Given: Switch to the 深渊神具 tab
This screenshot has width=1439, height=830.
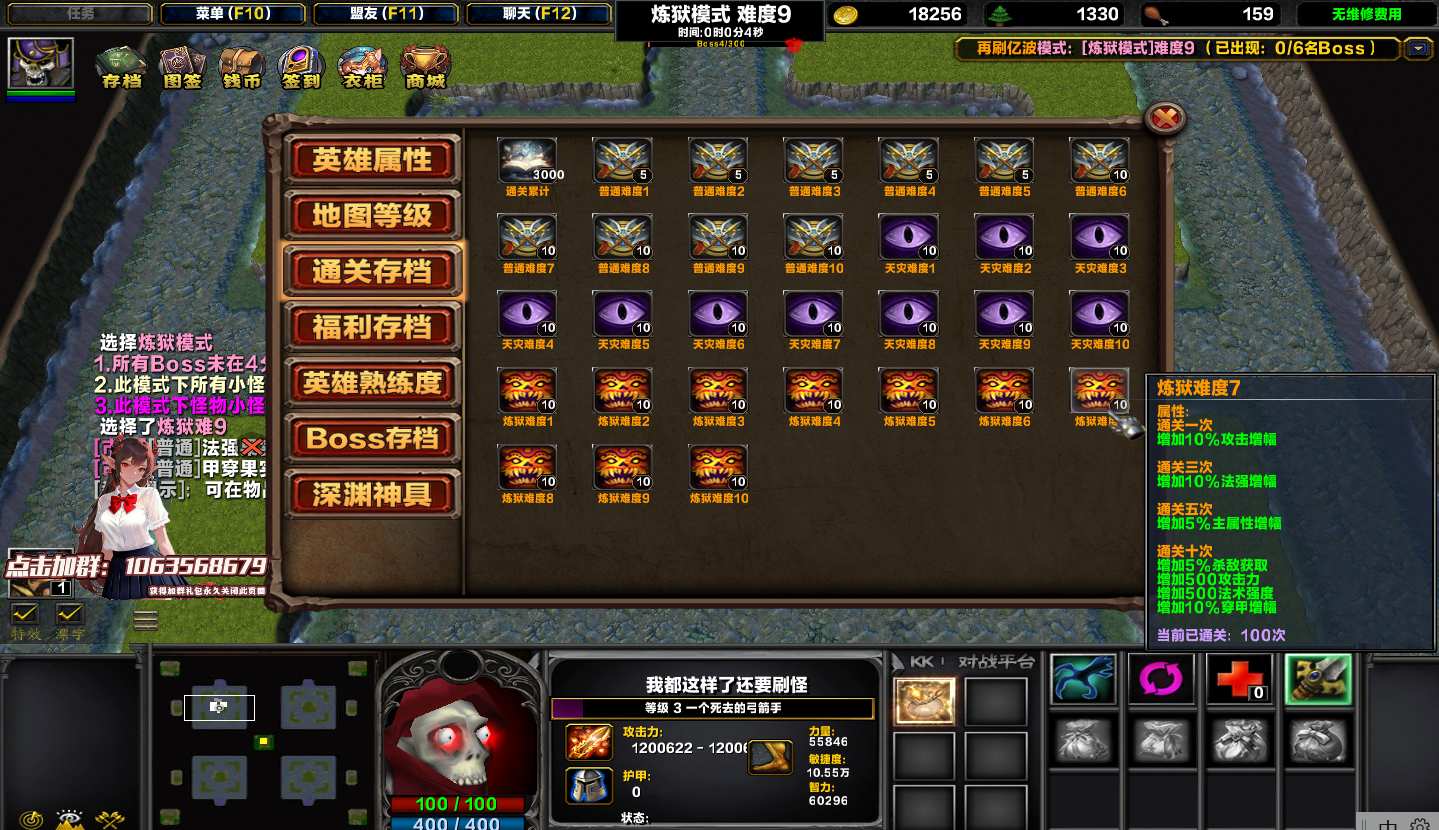Looking at the screenshot, I should click(x=372, y=494).
